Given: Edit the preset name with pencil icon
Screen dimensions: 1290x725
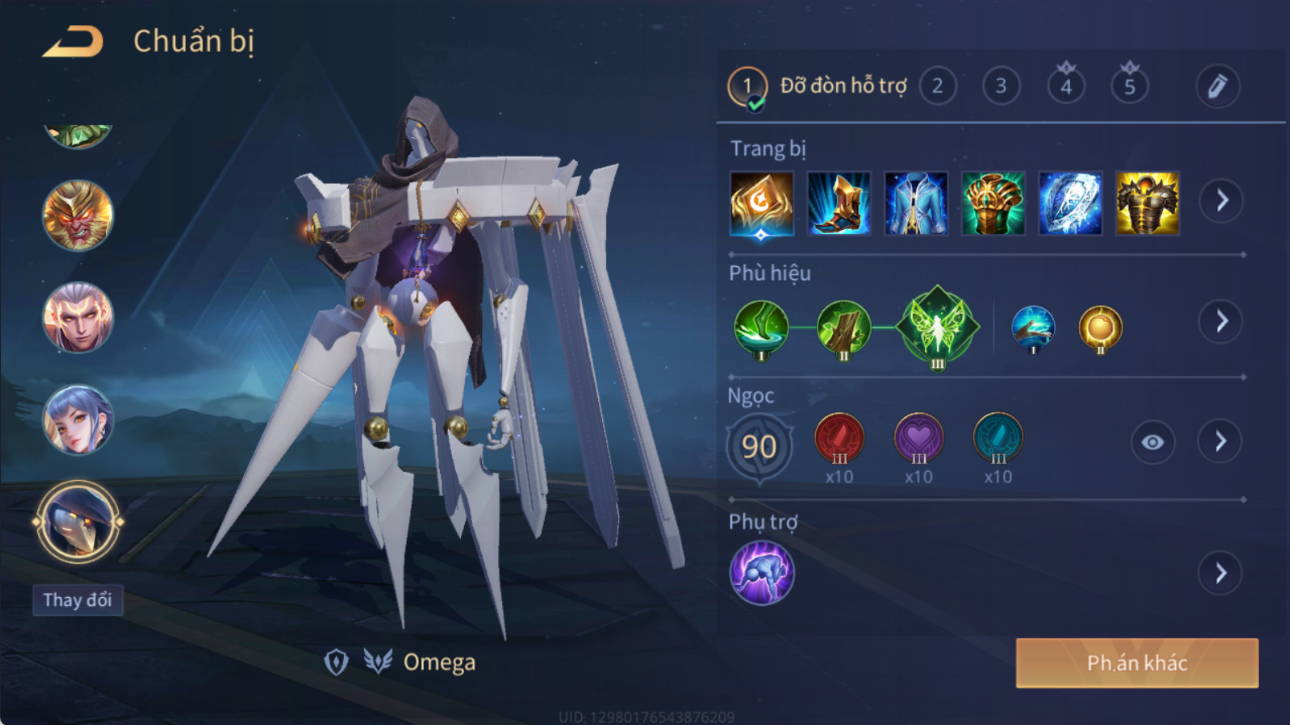Looking at the screenshot, I should (x=1217, y=87).
